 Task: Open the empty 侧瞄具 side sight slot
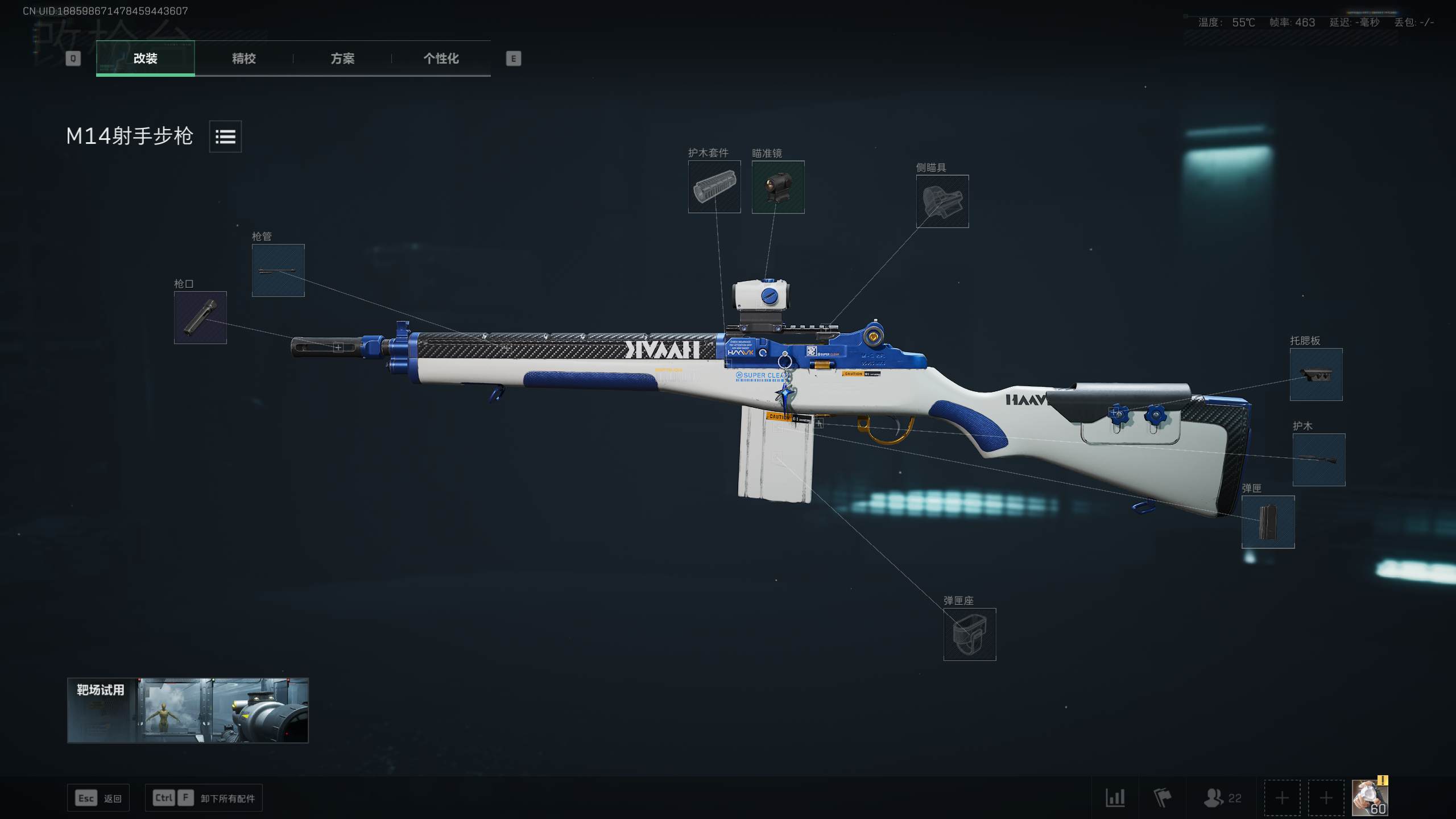click(942, 201)
